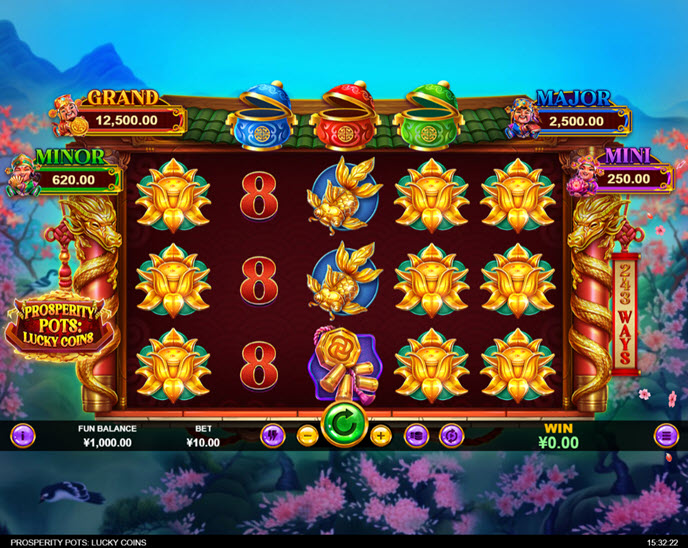The height and width of the screenshot is (548, 688).
Task: Increase the bet with the plus button
Action: coord(380,435)
